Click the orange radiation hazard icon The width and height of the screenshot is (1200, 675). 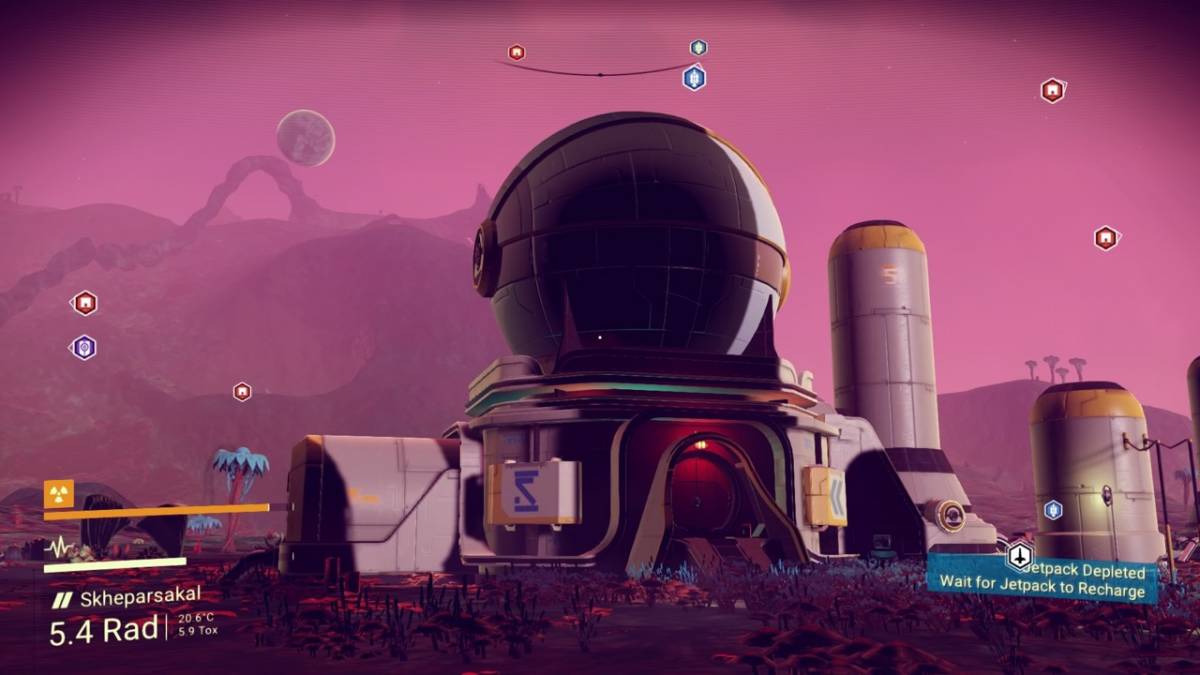pyautogui.click(x=58, y=493)
